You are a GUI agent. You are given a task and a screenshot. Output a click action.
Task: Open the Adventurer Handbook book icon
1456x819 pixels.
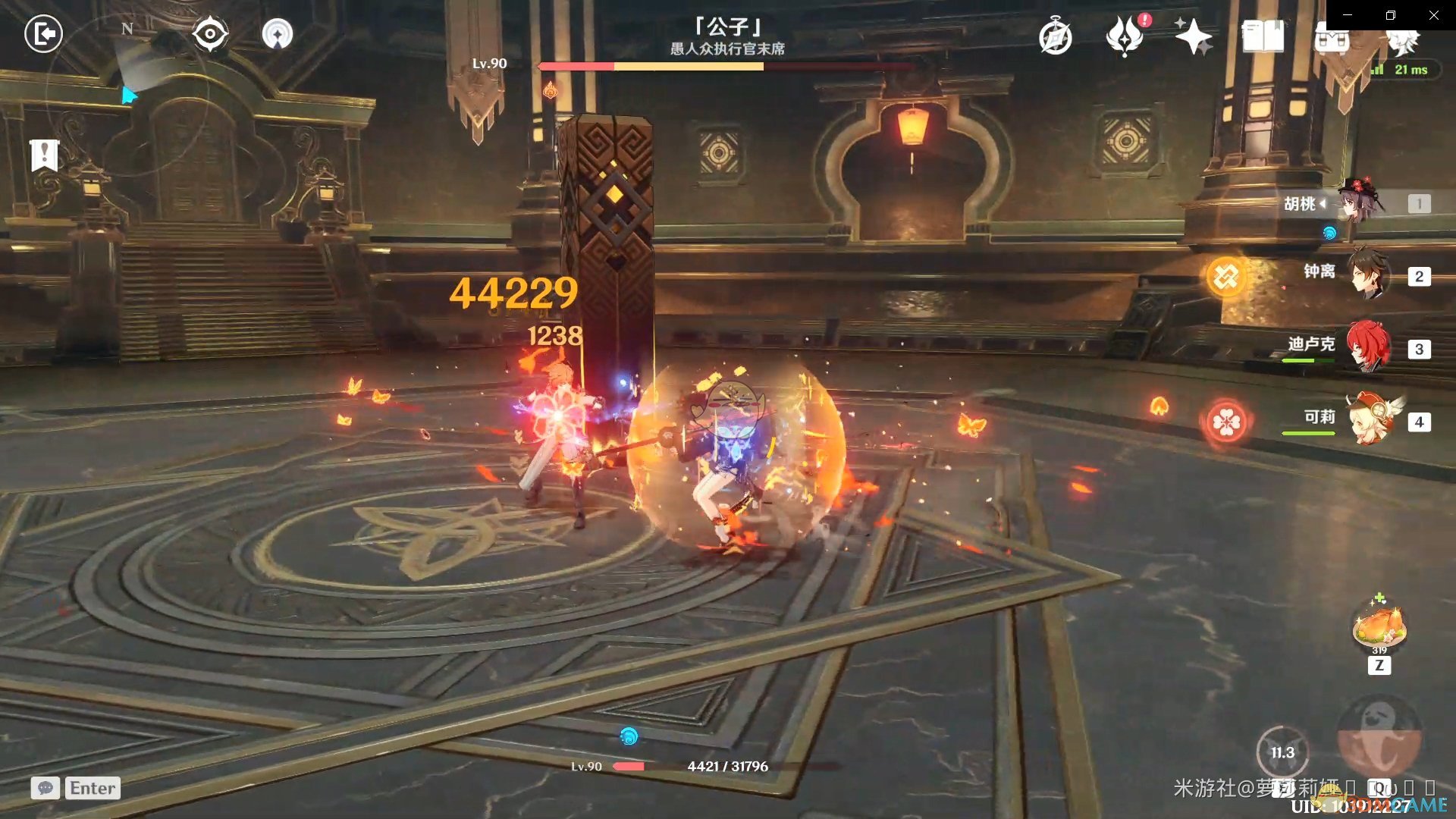click(x=1263, y=36)
